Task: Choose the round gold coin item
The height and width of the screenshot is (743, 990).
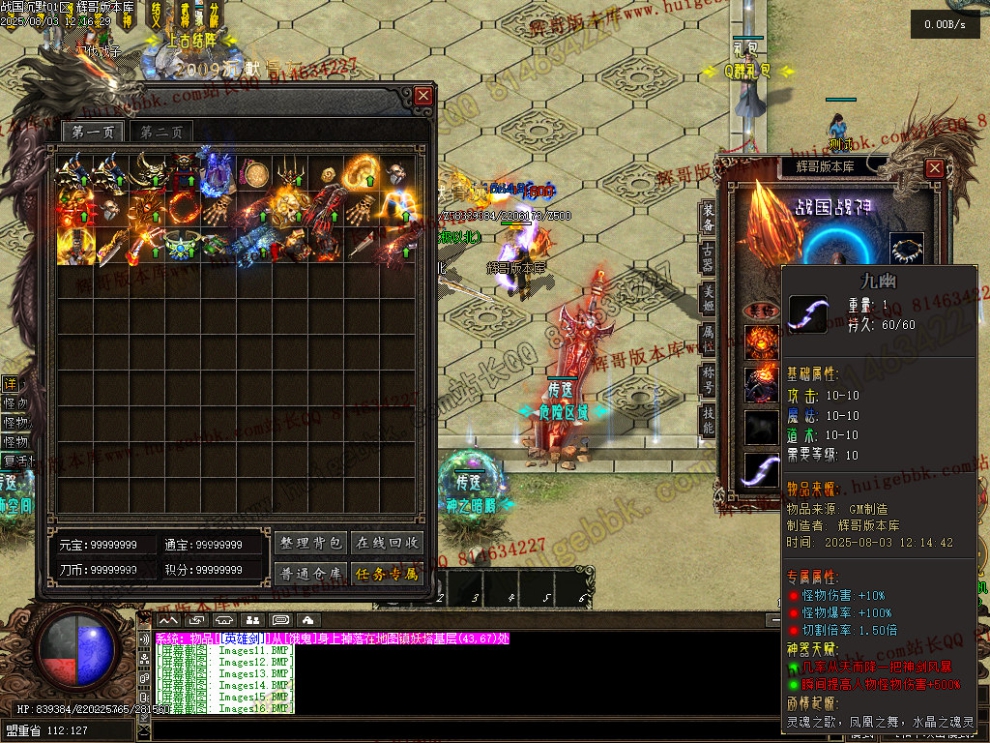Action: click(x=254, y=174)
